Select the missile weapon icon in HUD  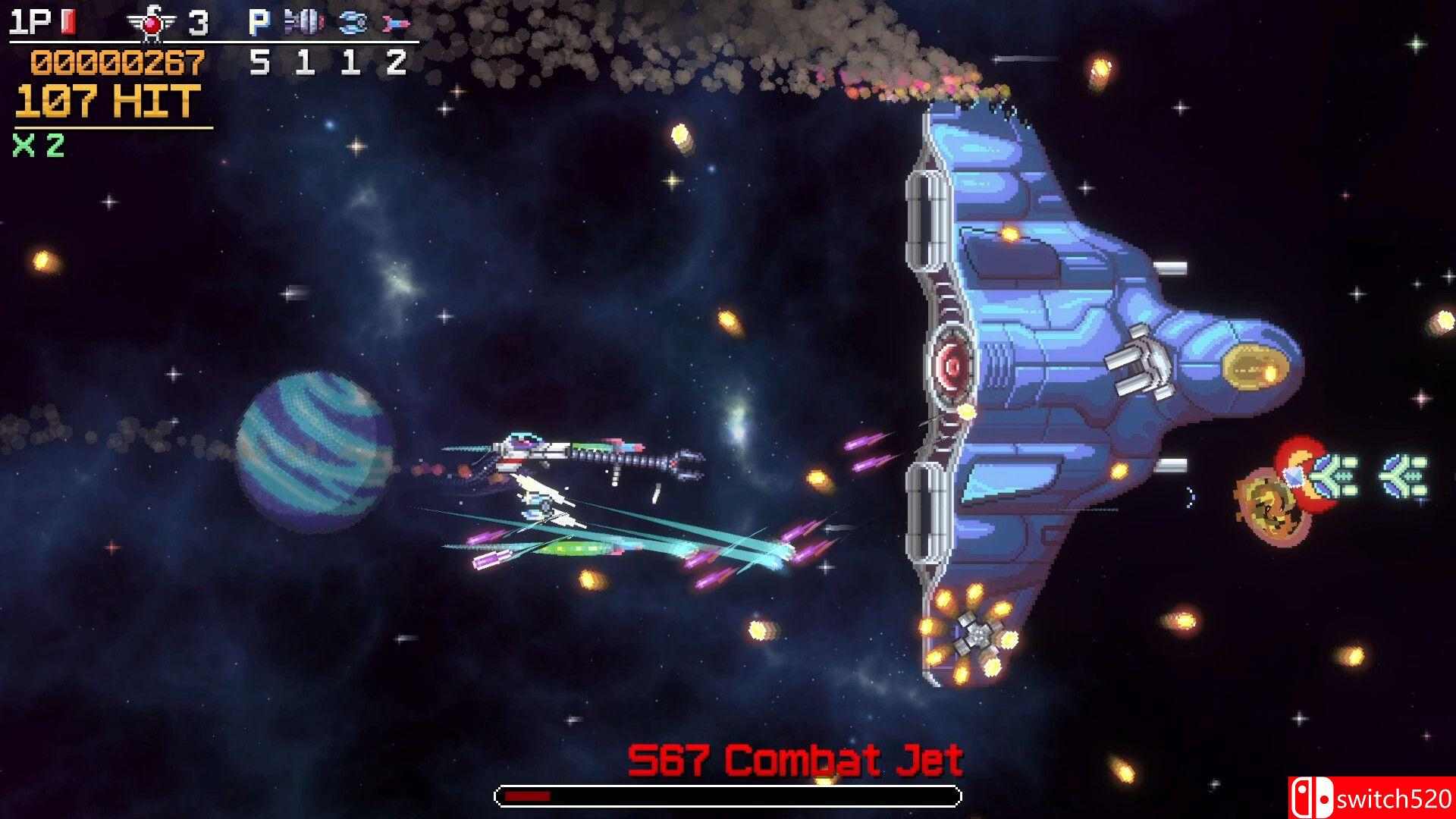pyautogui.click(x=303, y=20)
